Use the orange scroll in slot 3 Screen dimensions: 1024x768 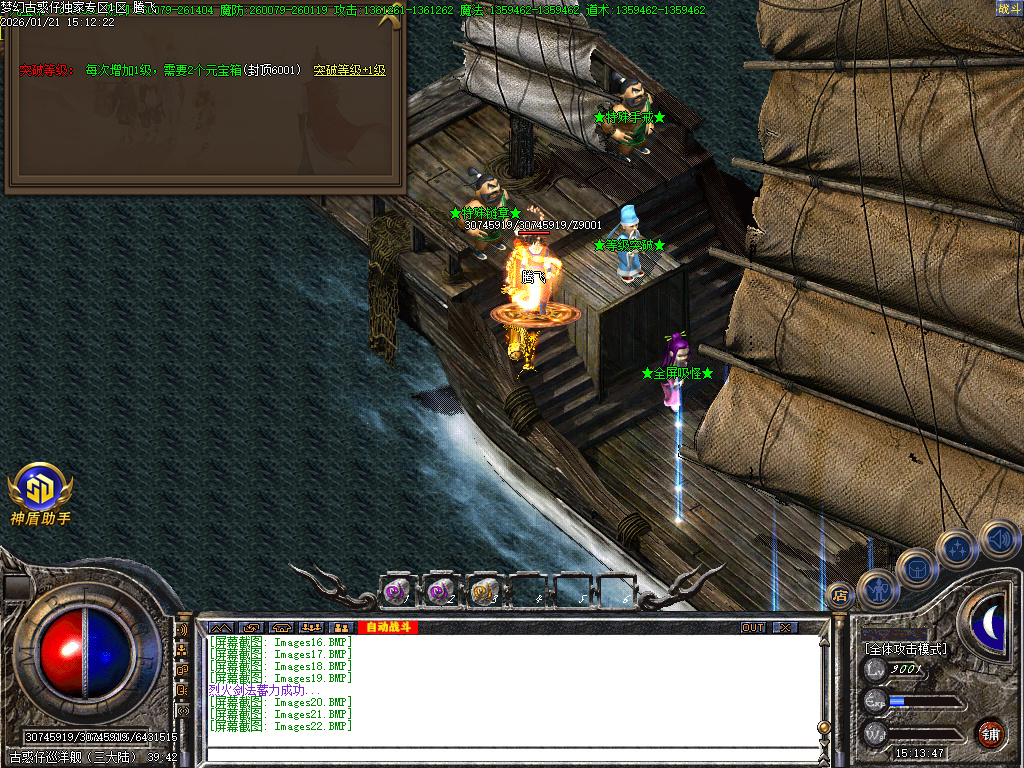485,592
